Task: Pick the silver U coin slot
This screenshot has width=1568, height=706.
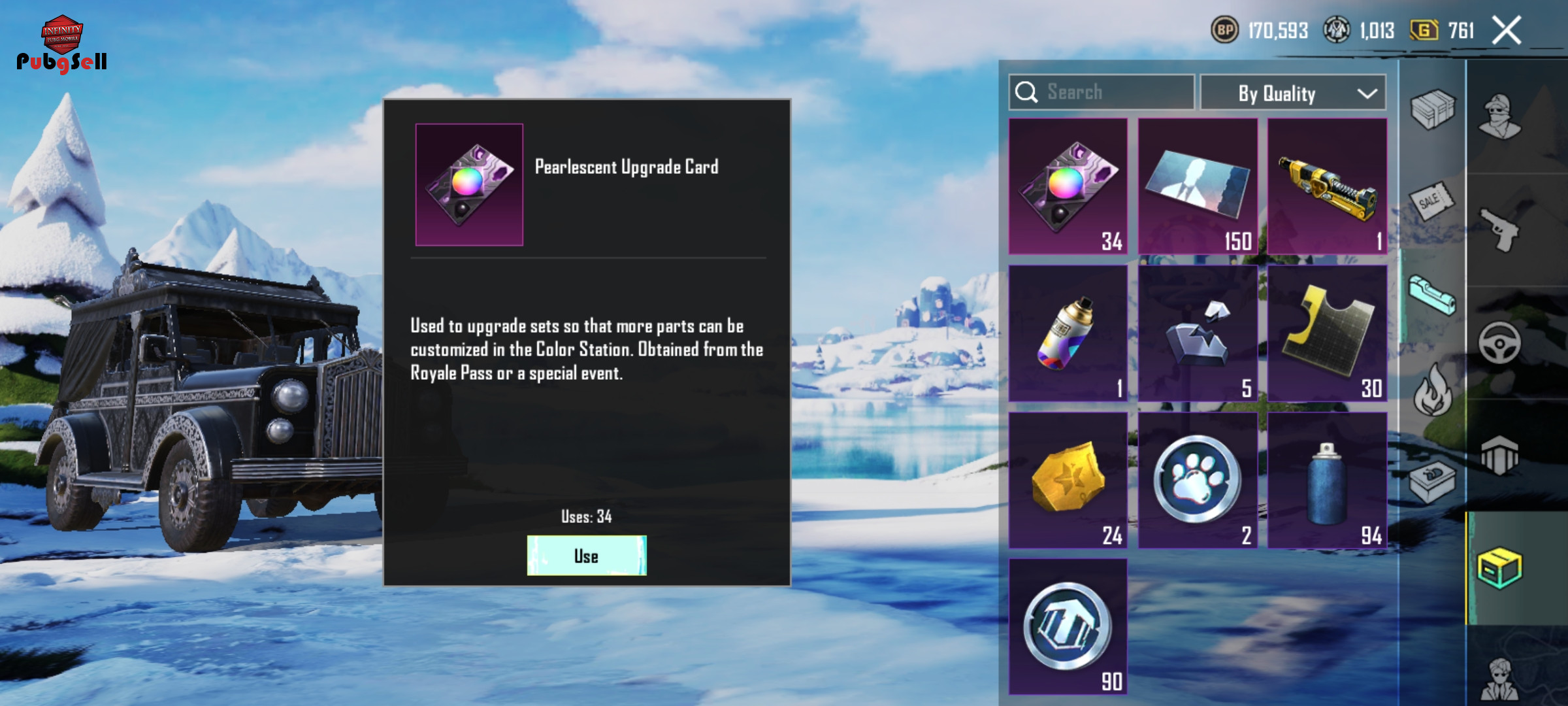Action: [x=1068, y=626]
